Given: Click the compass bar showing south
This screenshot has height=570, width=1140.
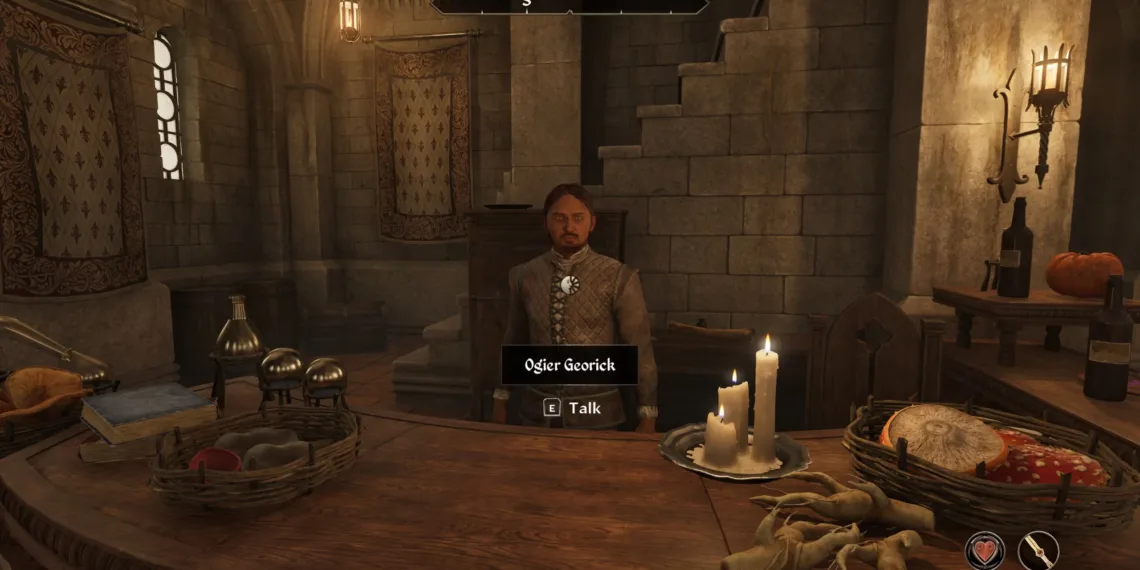Looking at the screenshot, I should tap(569, 5).
